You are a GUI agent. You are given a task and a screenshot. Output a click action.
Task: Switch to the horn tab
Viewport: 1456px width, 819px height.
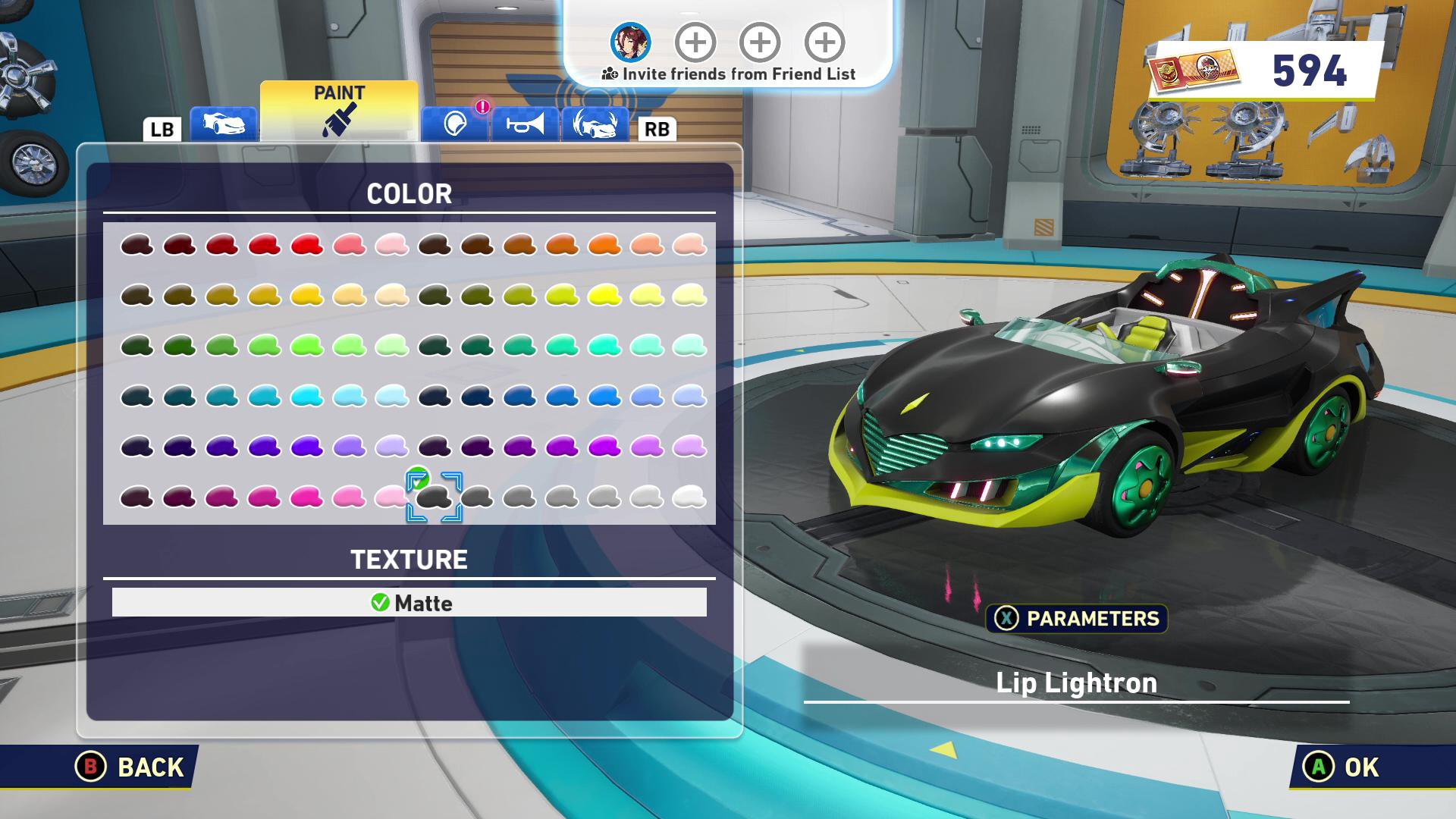[525, 124]
